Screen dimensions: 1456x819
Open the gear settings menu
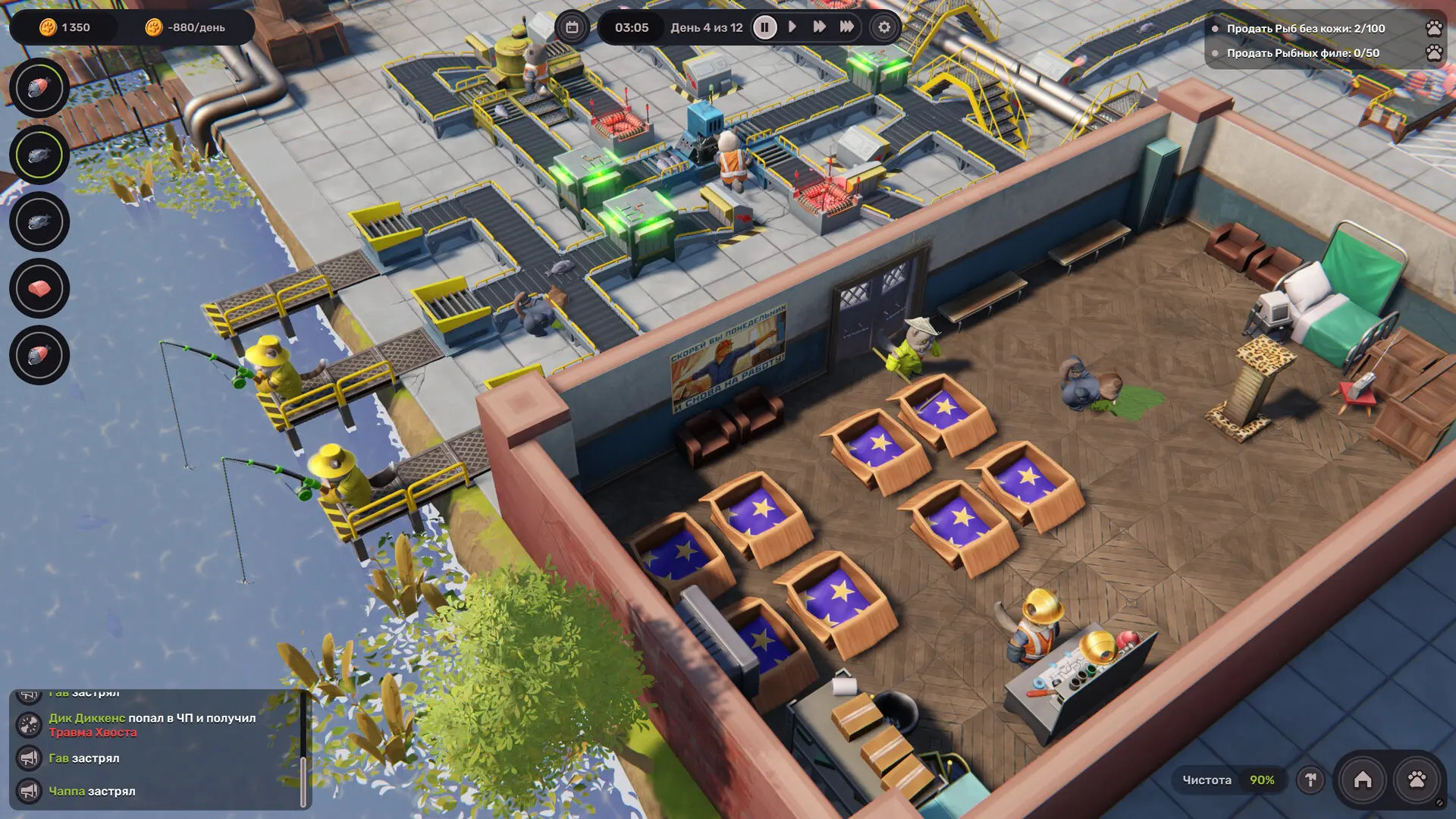[x=884, y=28]
